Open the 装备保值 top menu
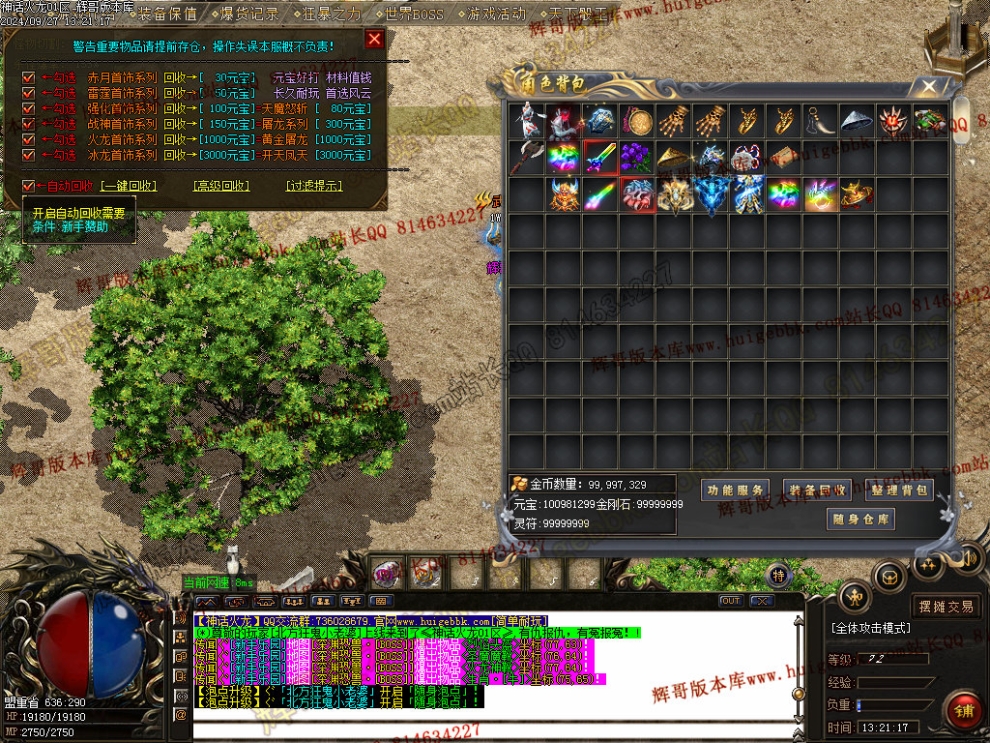The height and width of the screenshot is (743, 990). pos(166,14)
